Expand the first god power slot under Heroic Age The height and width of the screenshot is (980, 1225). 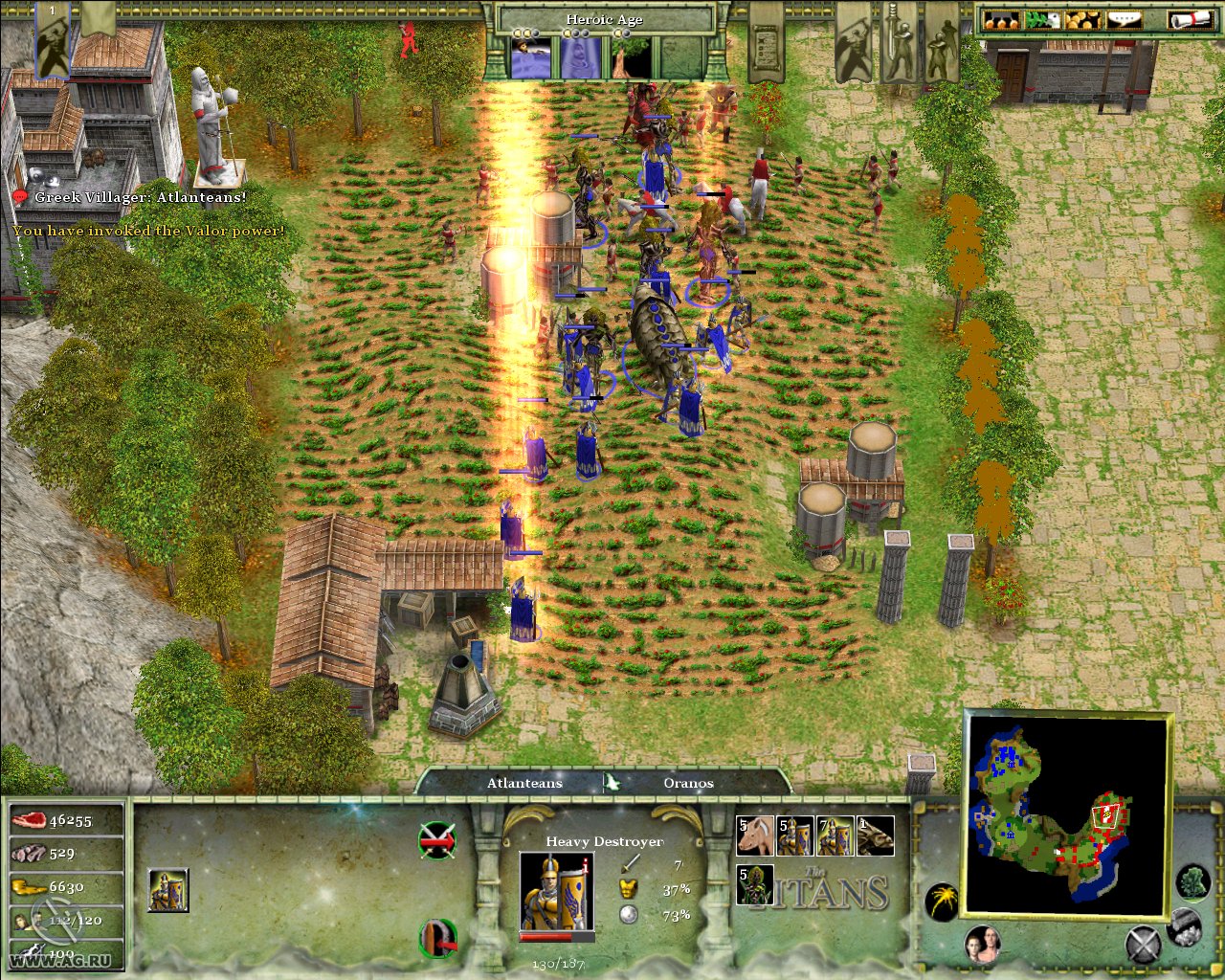[532, 59]
